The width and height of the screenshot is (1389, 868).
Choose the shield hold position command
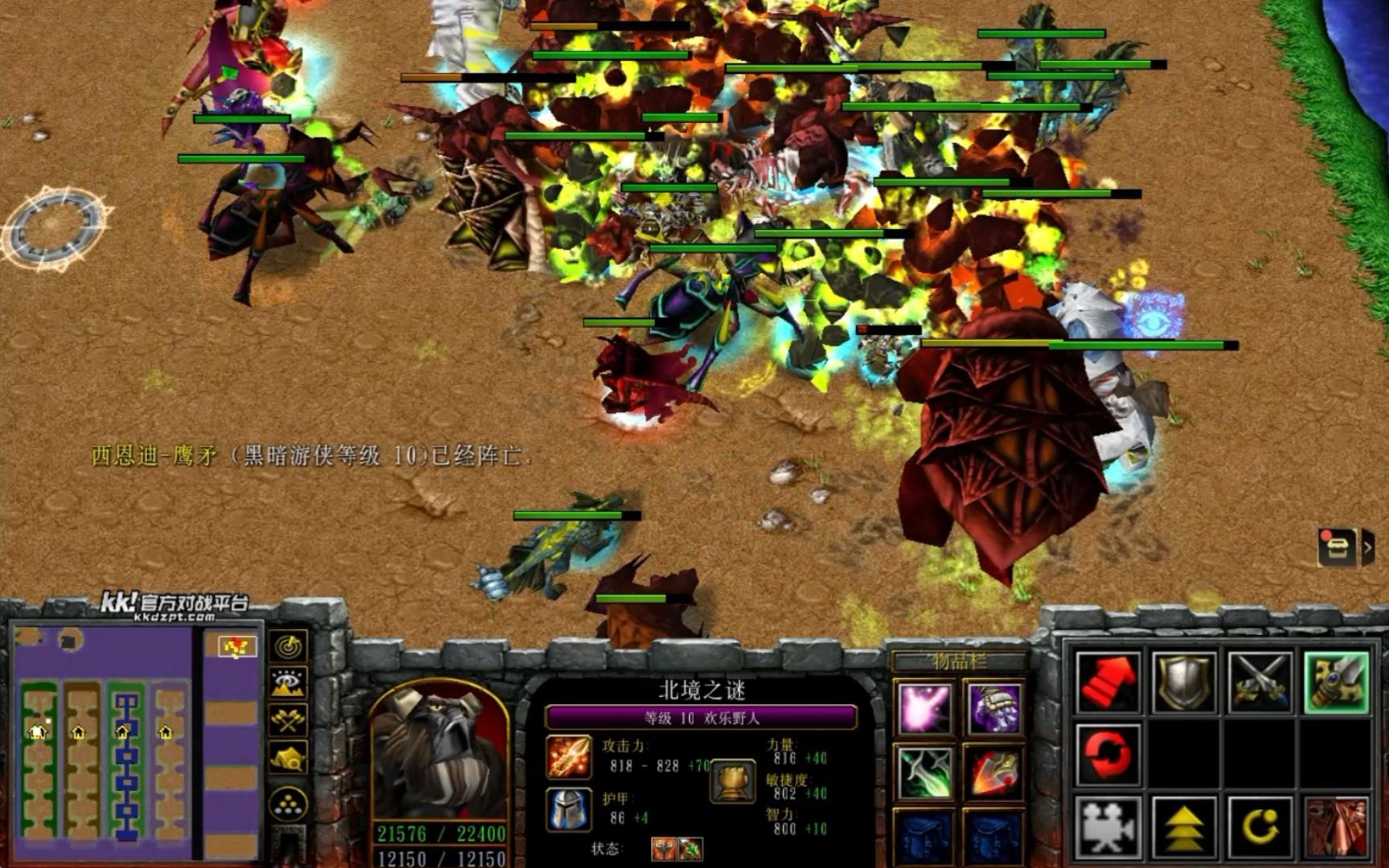pos(1183,683)
